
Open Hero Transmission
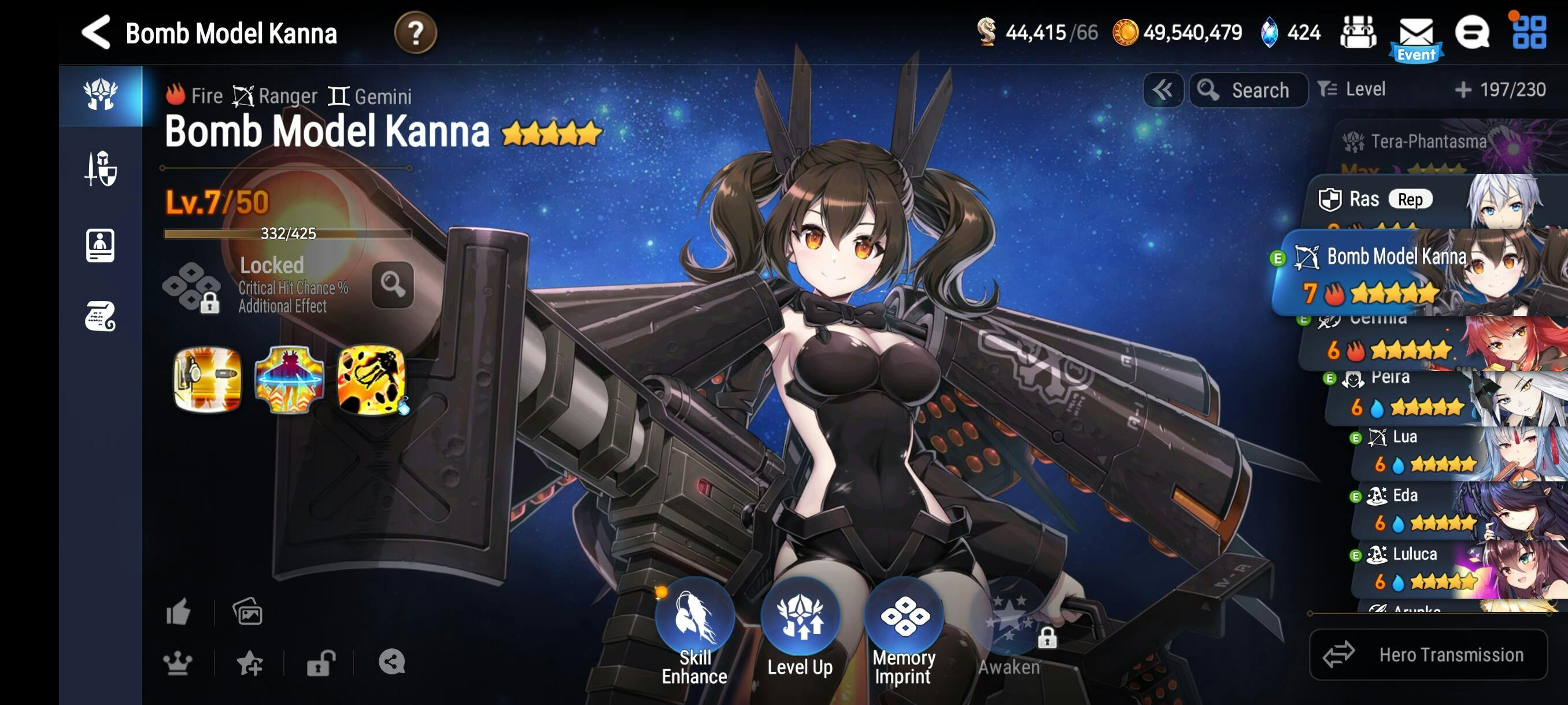pyautogui.click(x=1428, y=655)
